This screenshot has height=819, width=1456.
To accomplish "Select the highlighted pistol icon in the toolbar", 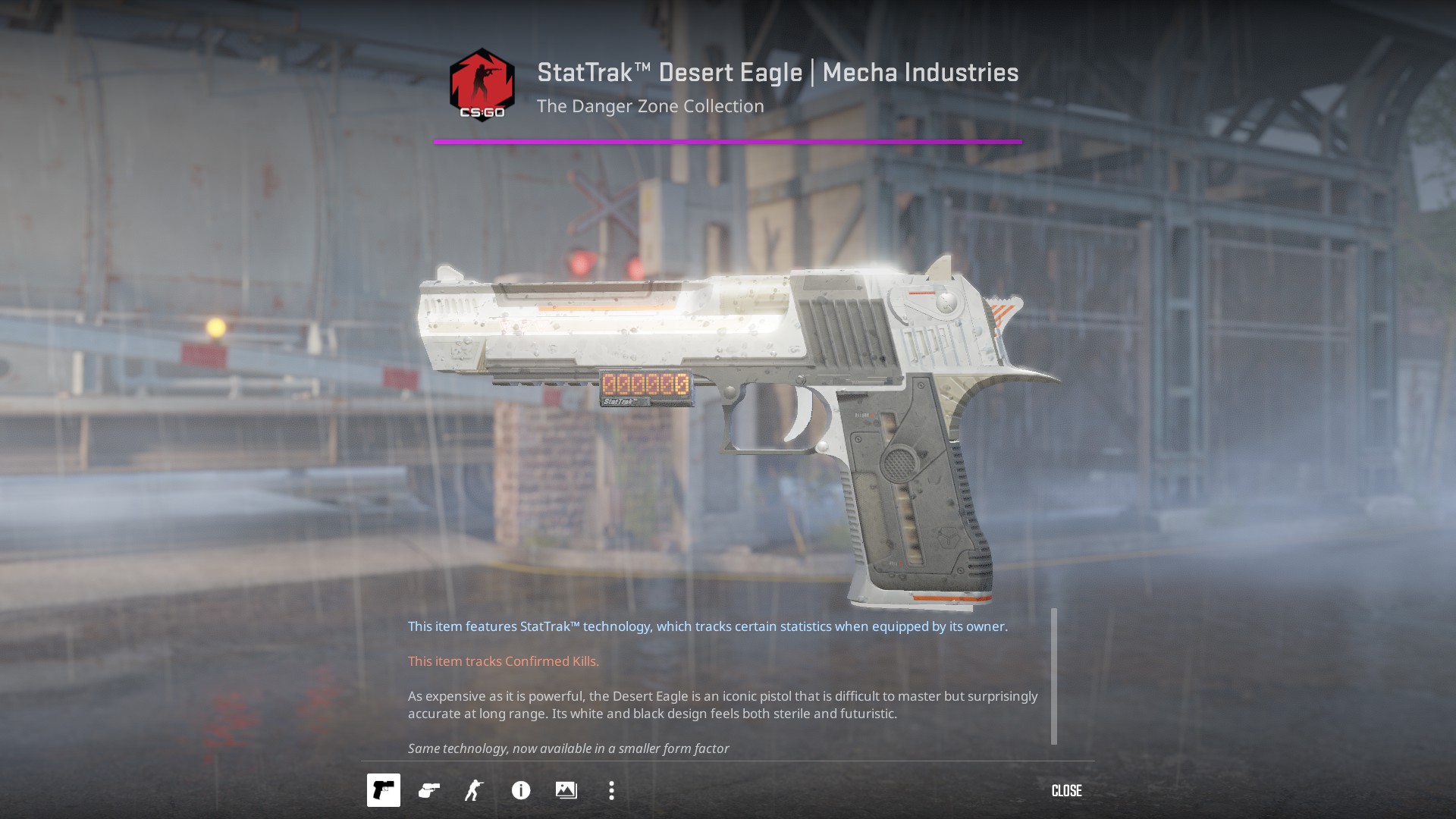I will pyautogui.click(x=384, y=790).
